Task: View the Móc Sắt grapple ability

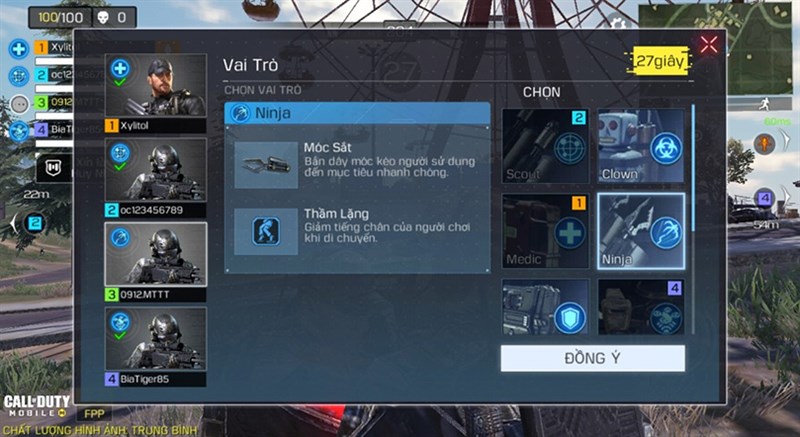Action: click(x=357, y=162)
